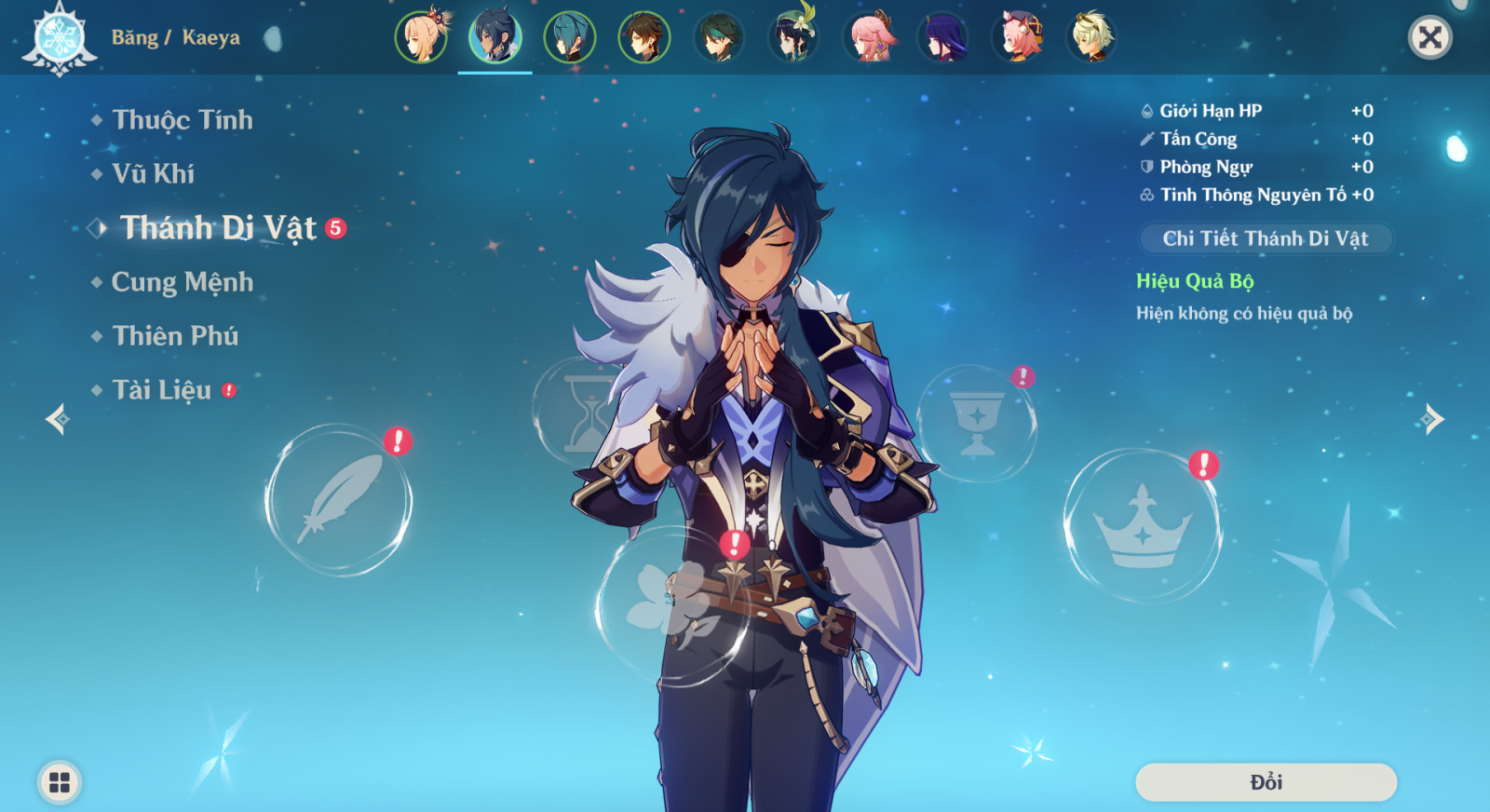Open the goblet artifact slot
Screen dimensions: 1490x812
point(976,424)
